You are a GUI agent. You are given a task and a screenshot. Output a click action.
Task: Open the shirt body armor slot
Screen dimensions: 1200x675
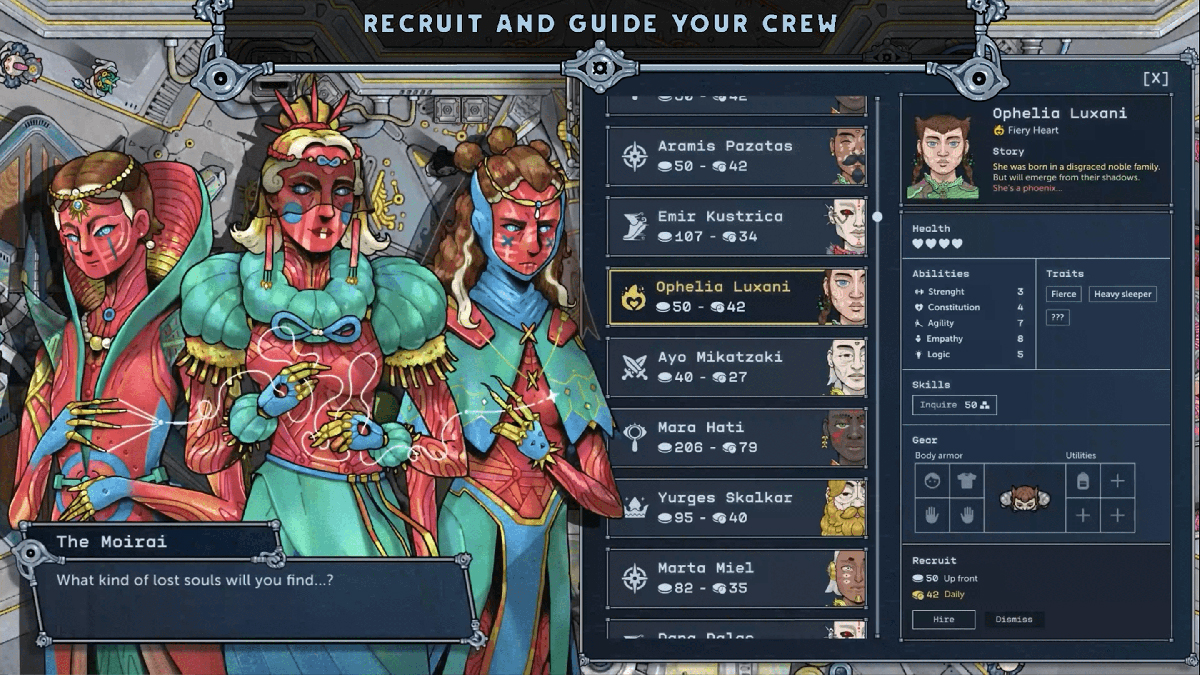point(966,481)
